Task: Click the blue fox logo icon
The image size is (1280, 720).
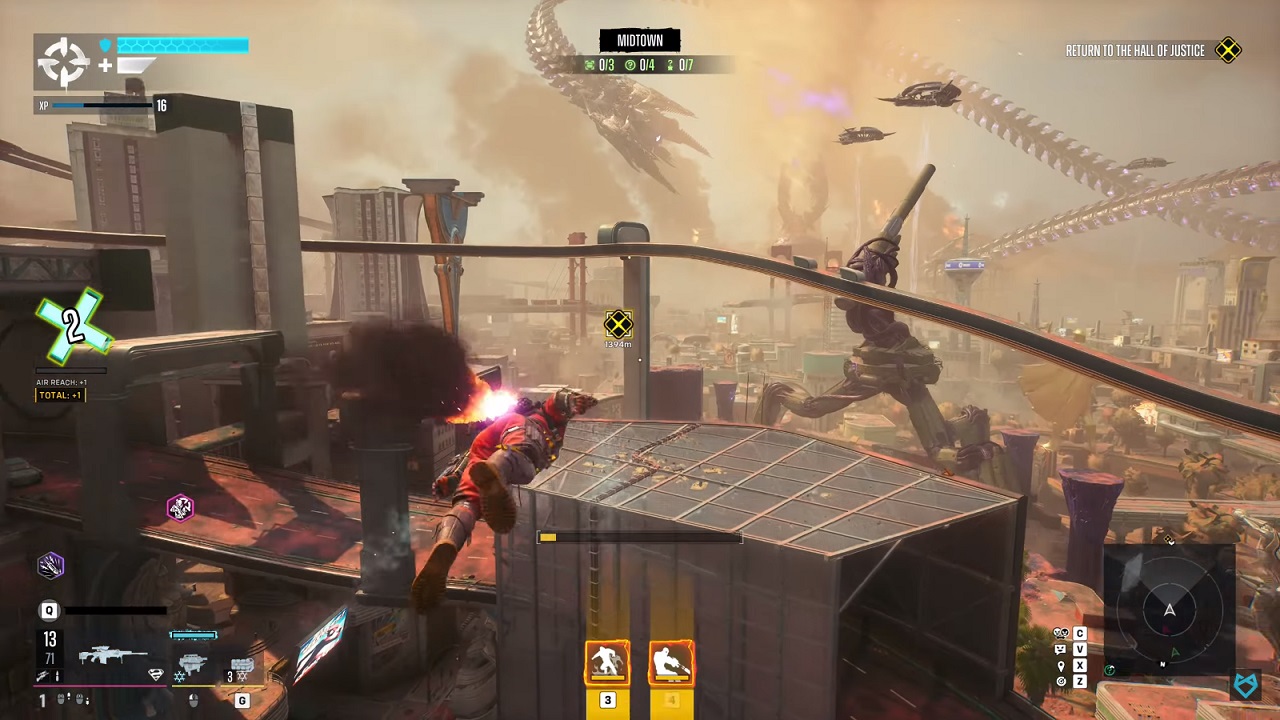Action: [1245, 685]
